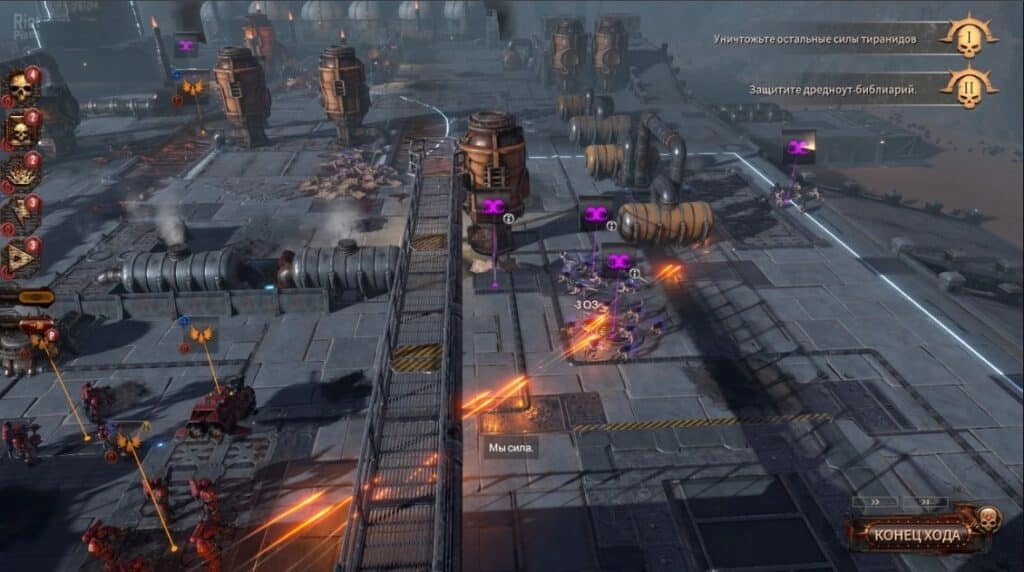Open the protect Librarian Dreadnought objective text
This screenshot has height=572, width=1024.
(833, 89)
